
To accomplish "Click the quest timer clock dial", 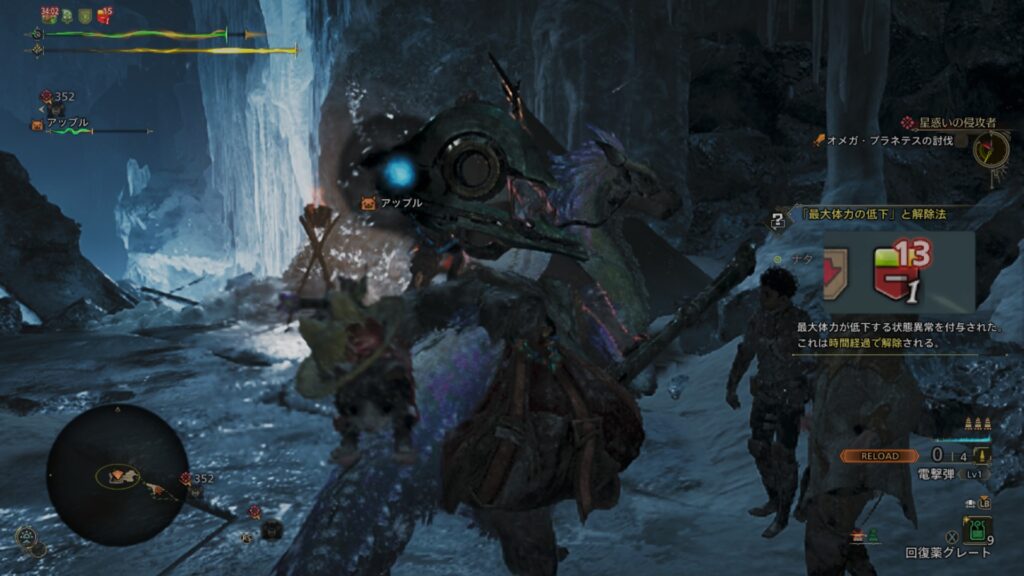I will pyautogui.click(x=991, y=148).
